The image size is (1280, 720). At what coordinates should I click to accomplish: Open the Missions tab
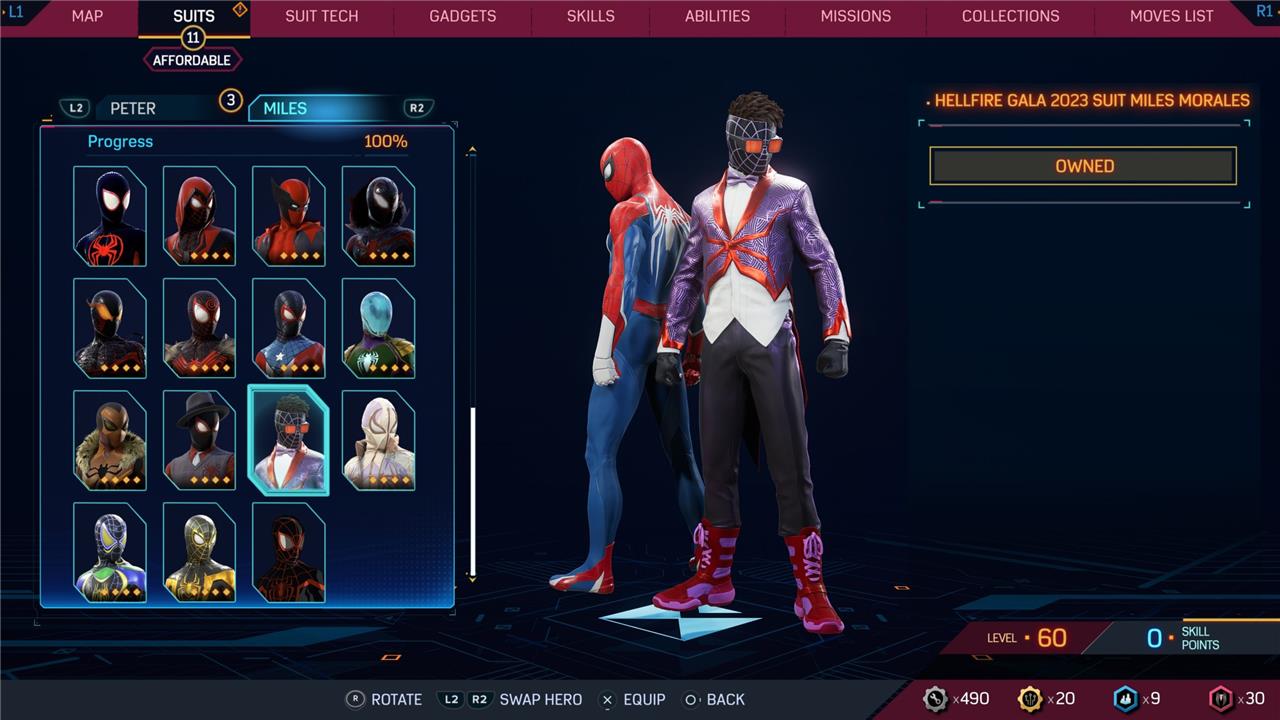pyautogui.click(x=855, y=16)
